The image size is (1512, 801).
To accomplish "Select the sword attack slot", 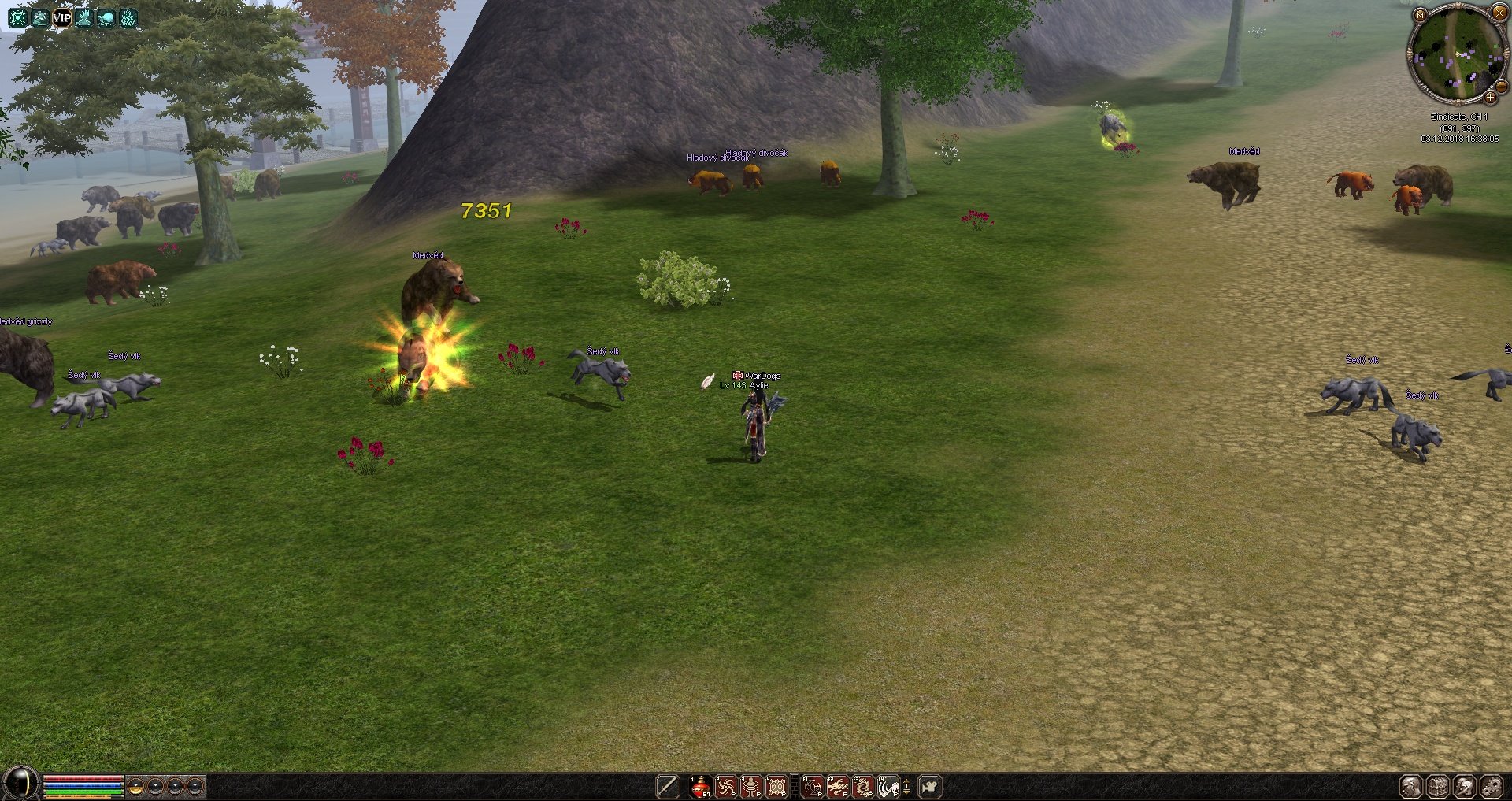I will [667, 786].
